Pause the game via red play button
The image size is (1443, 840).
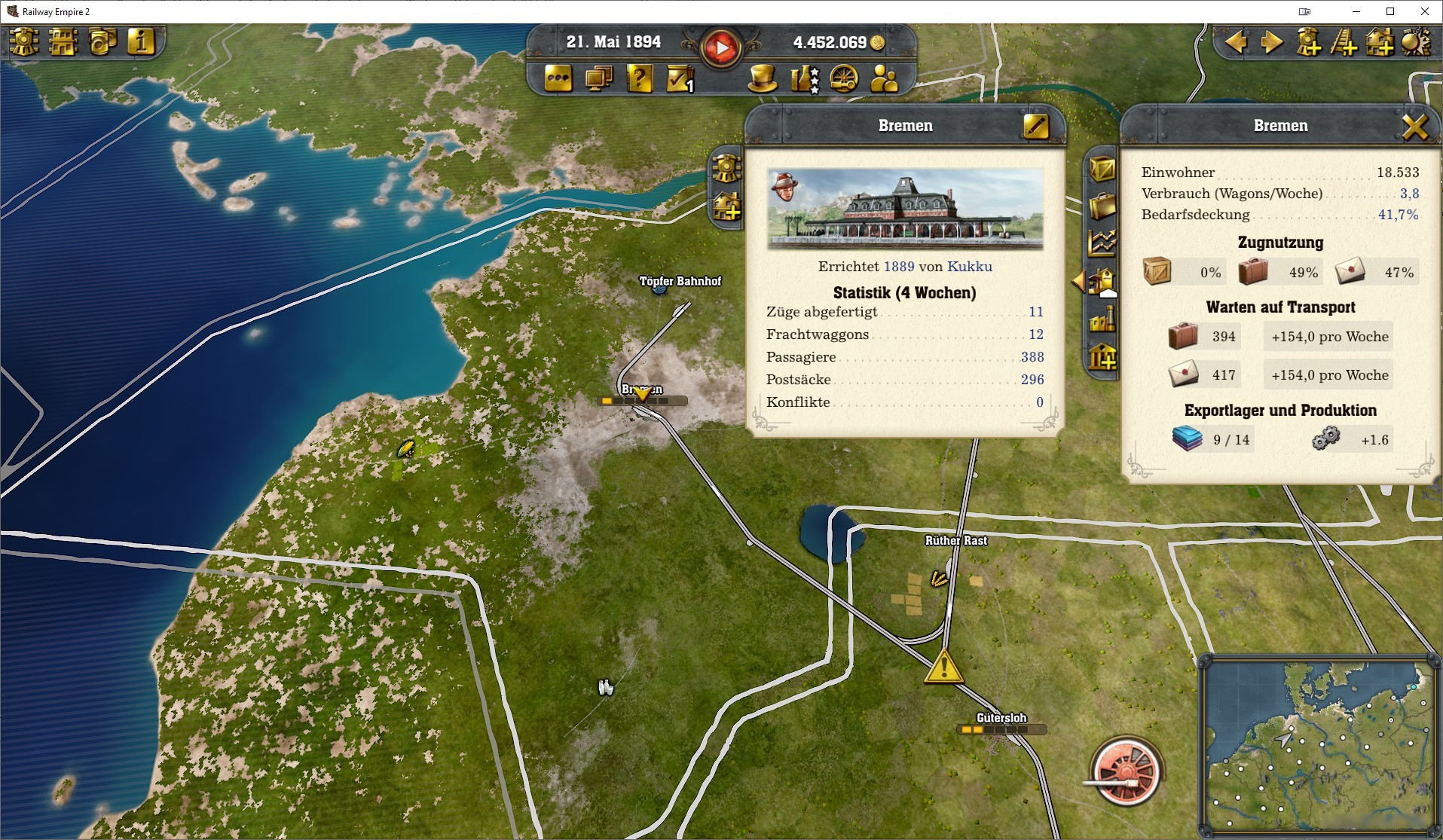click(x=721, y=47)
